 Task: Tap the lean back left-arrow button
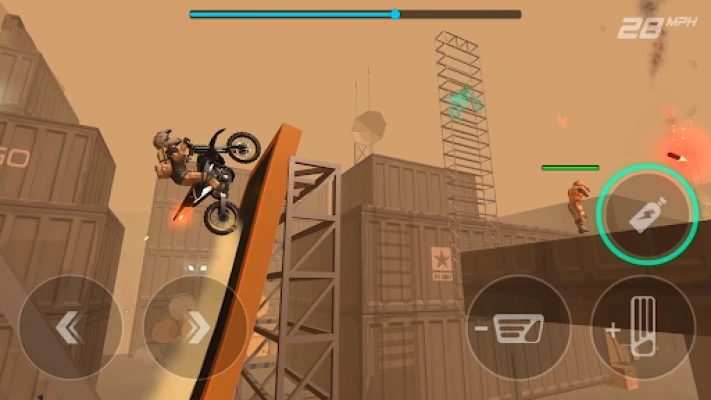point(70,327)
